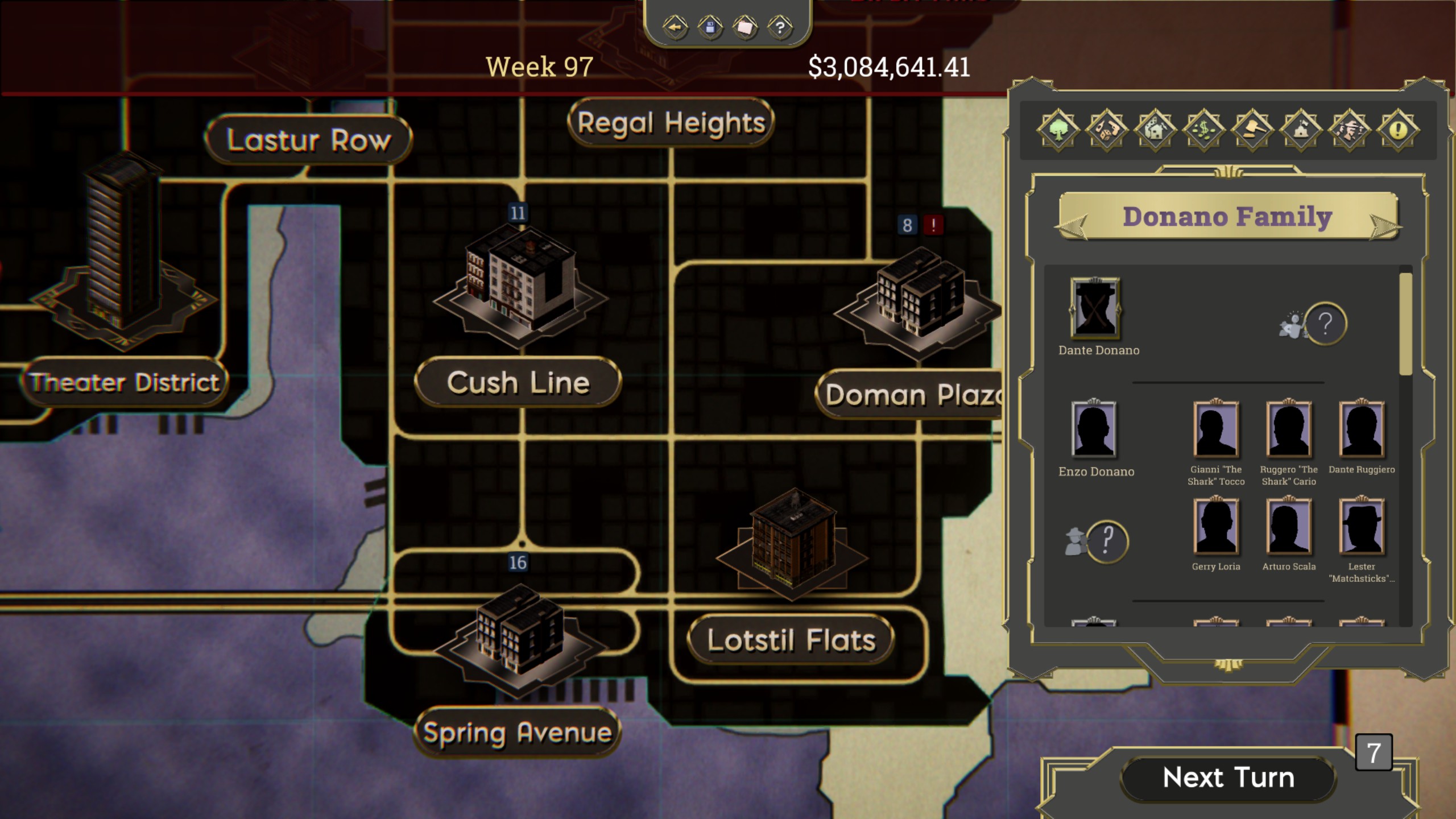Screen dimensions: 1456x819
Task: Click the back arrow icon
Action: coord(675,27)
